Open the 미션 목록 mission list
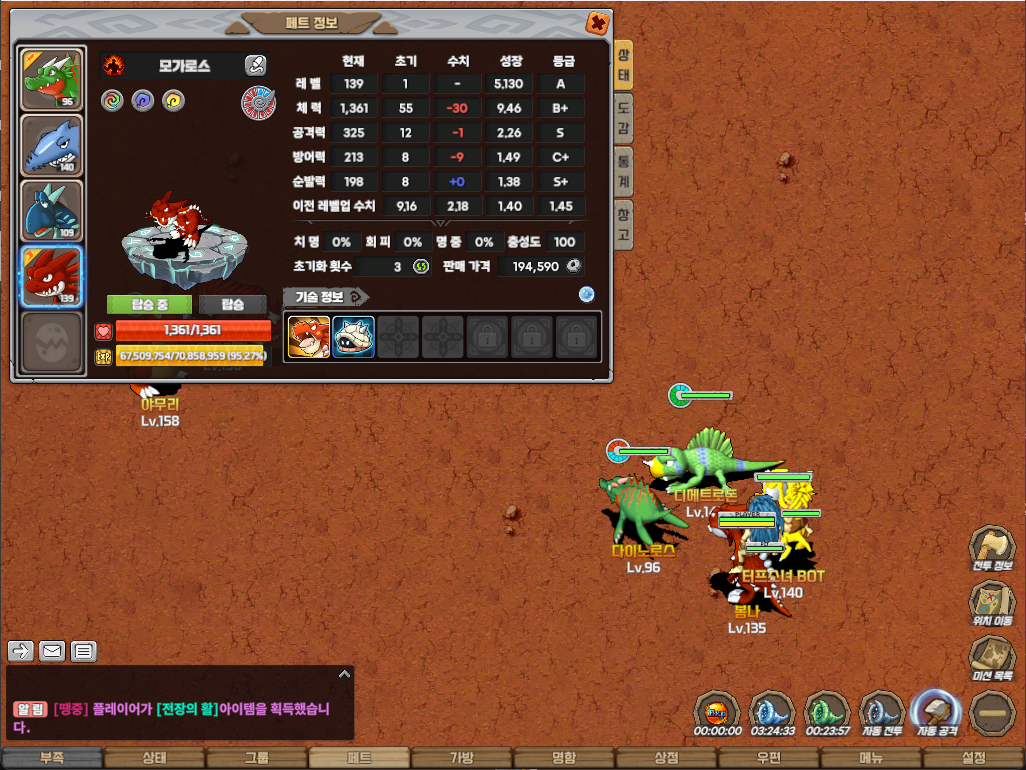This screenshot has height=770, width=1026. [x=991, y=658]
